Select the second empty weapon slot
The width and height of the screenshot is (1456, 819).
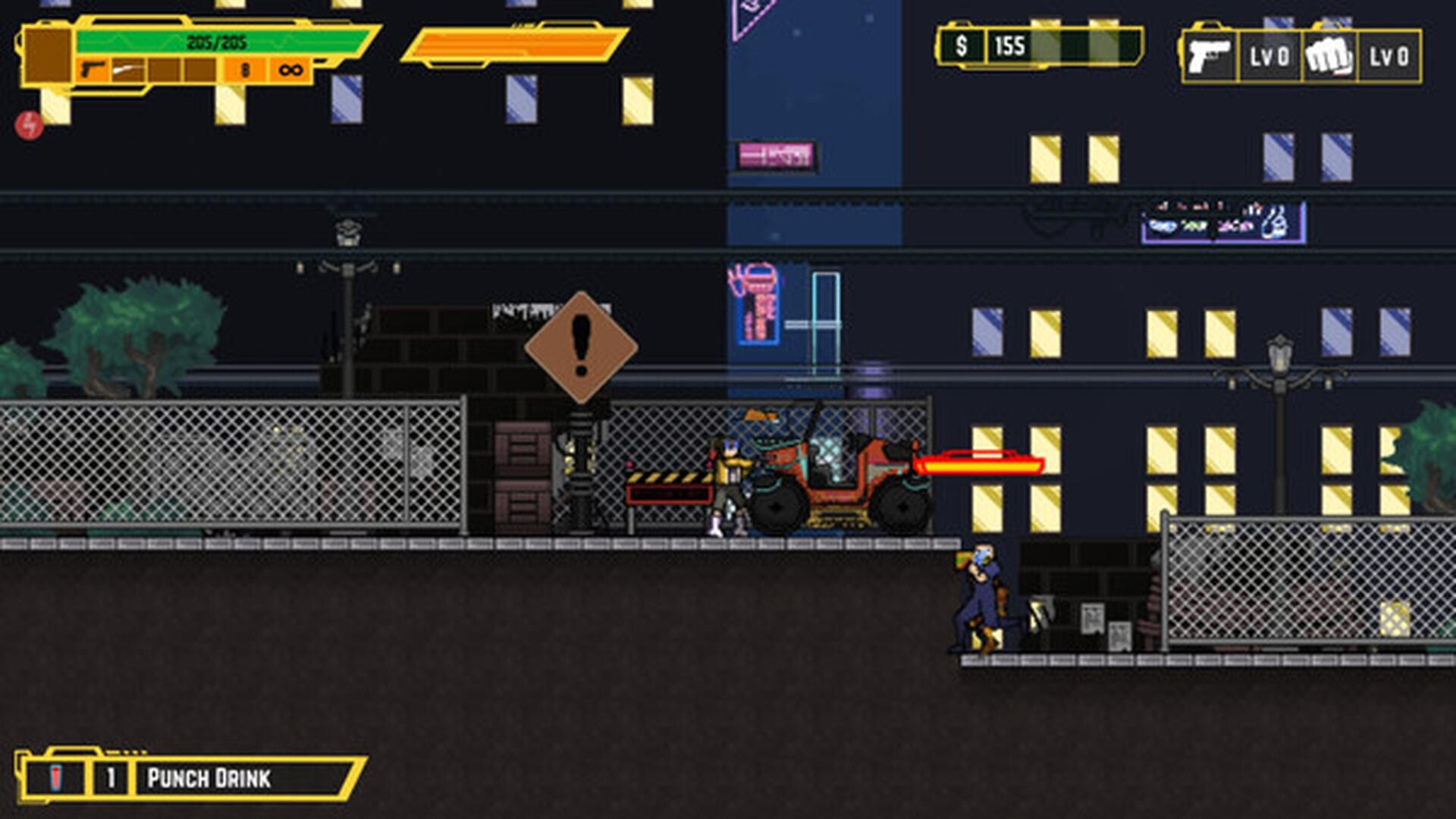(200, 69)
